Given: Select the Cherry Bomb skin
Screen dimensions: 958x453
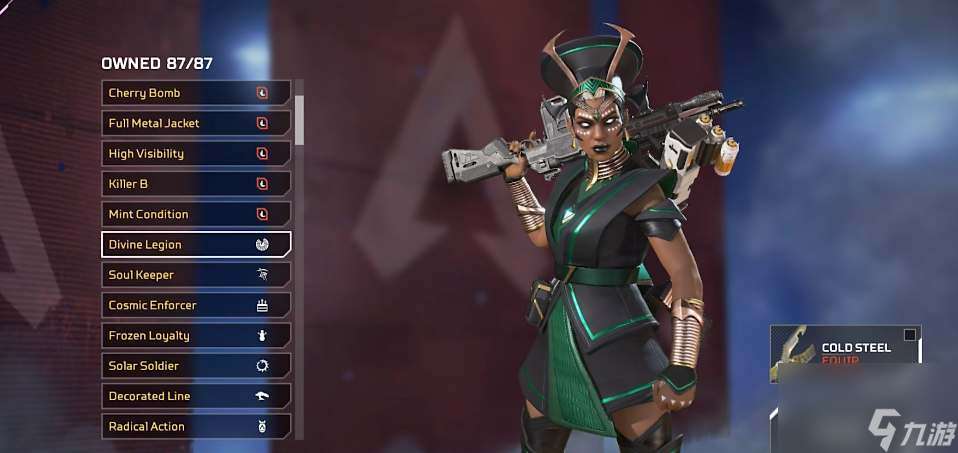Looking at the screenshot, I should click(x=196, y=93).
